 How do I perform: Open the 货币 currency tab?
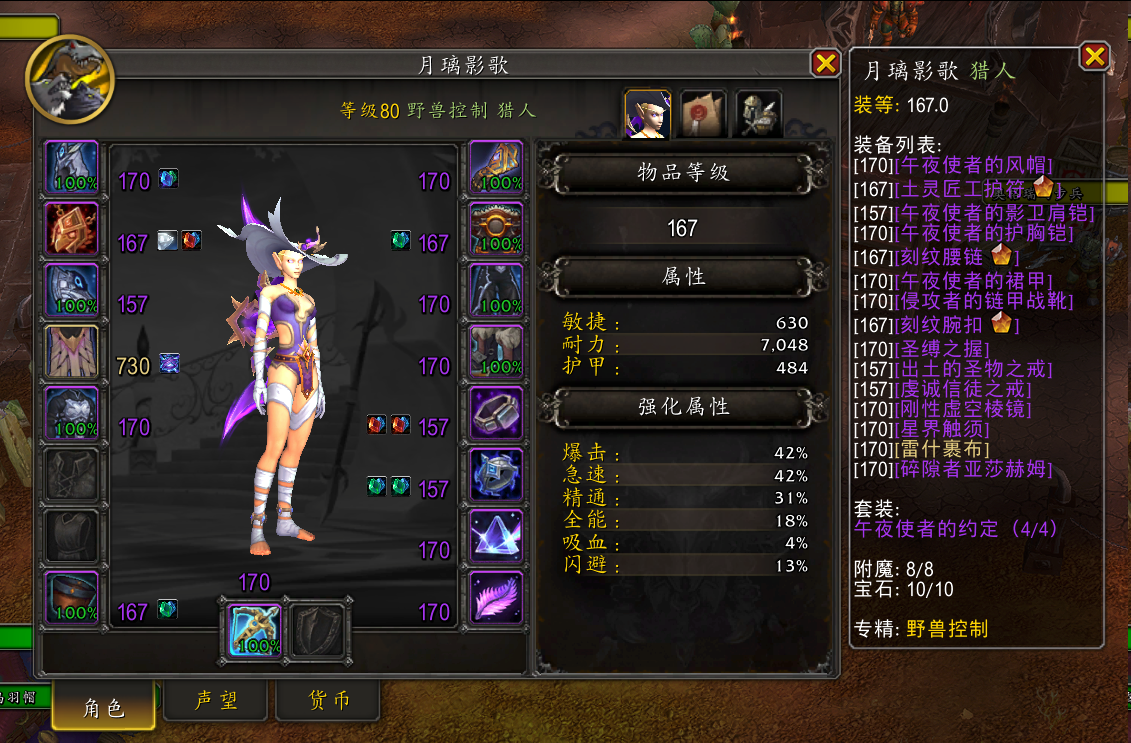(x=328, y=701)
